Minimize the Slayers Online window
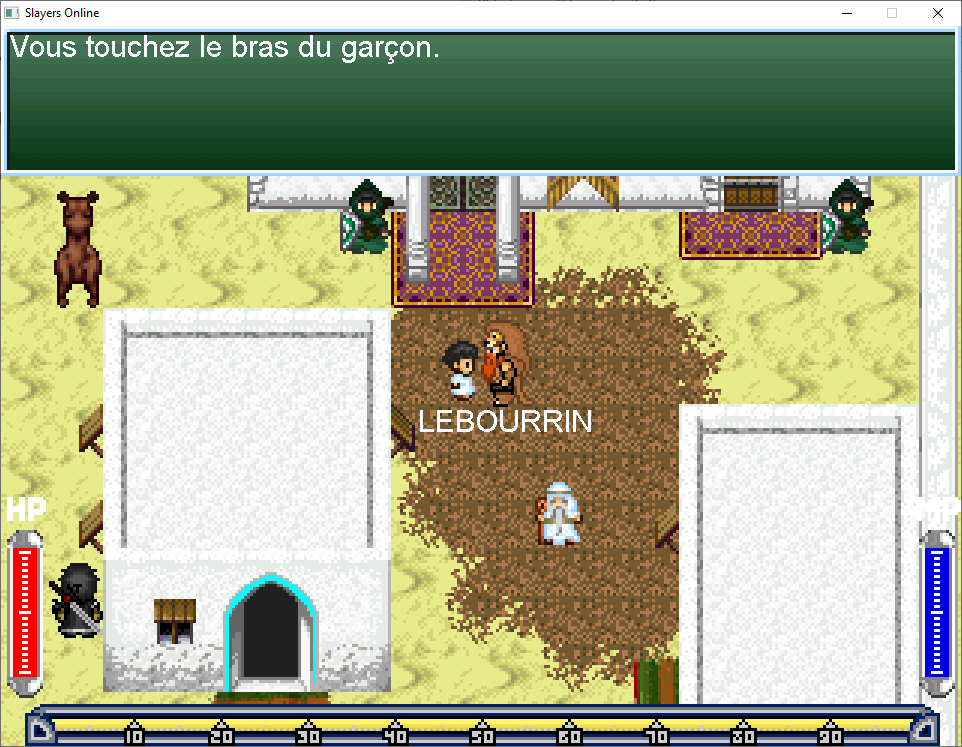The width and height of the screenshot is (962, 747). click(x=847, y=14)
